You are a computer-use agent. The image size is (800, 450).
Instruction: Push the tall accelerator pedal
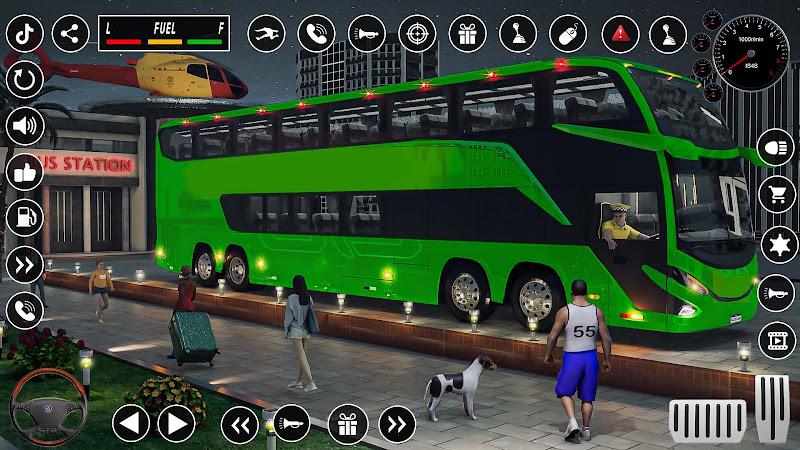771,408
